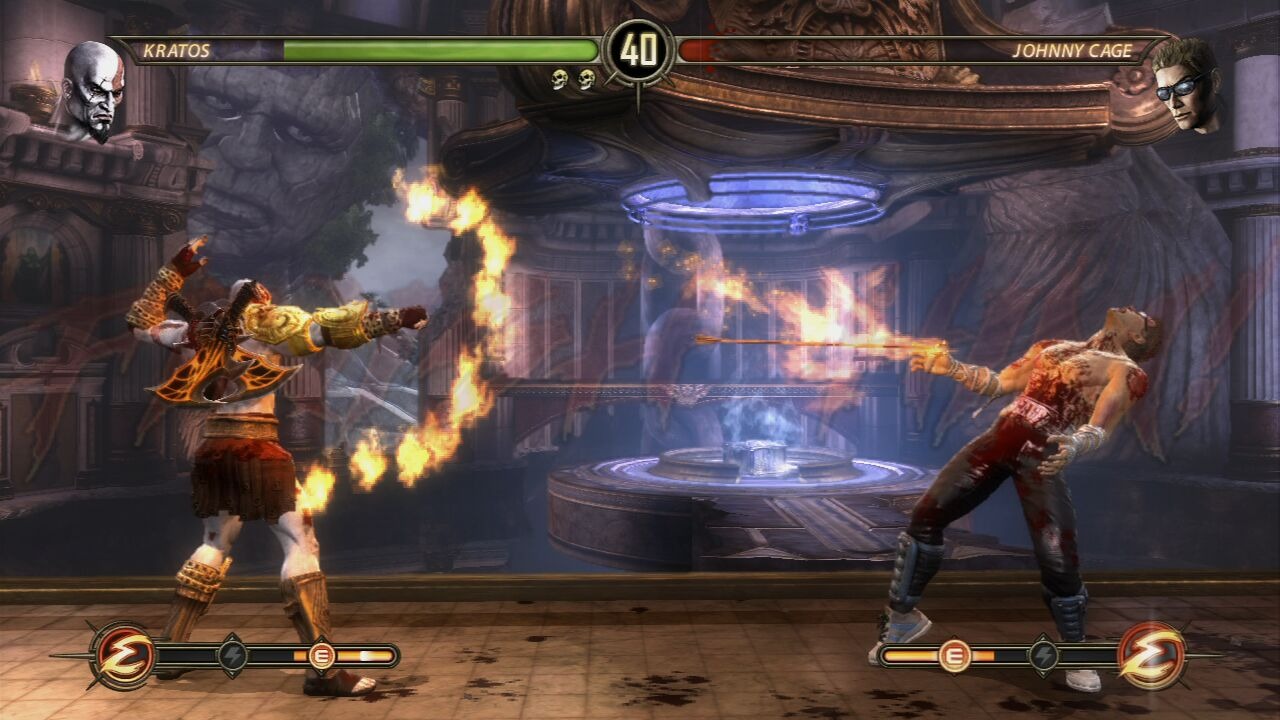1280x720 pixels.
Task: Click Johnny Cage's character portrait
Action: pyautogui.click(x=1185, y=85)
